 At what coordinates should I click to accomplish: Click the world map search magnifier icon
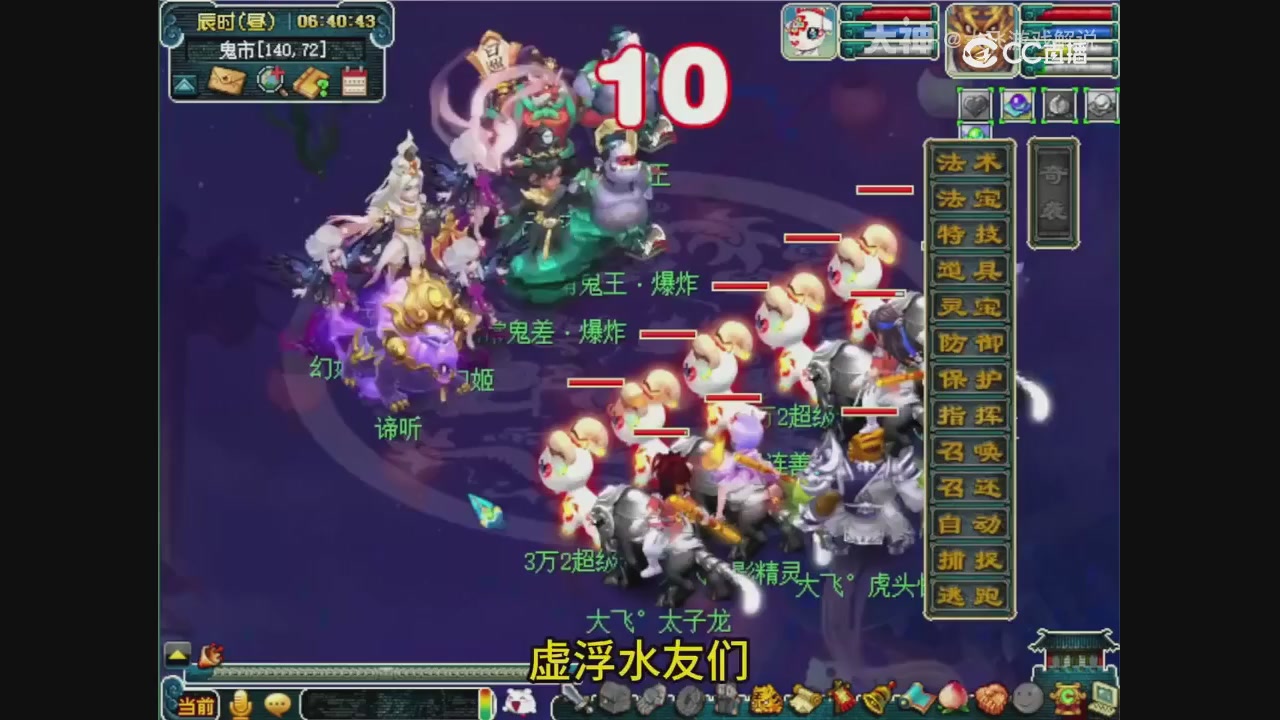[272, 80]
